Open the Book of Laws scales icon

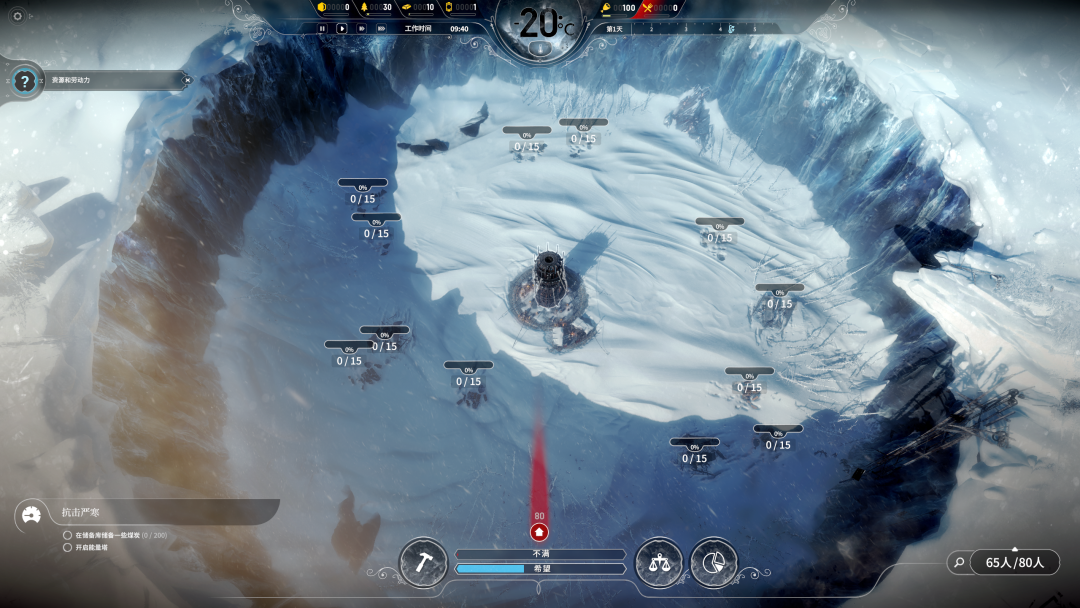point(659,562)
